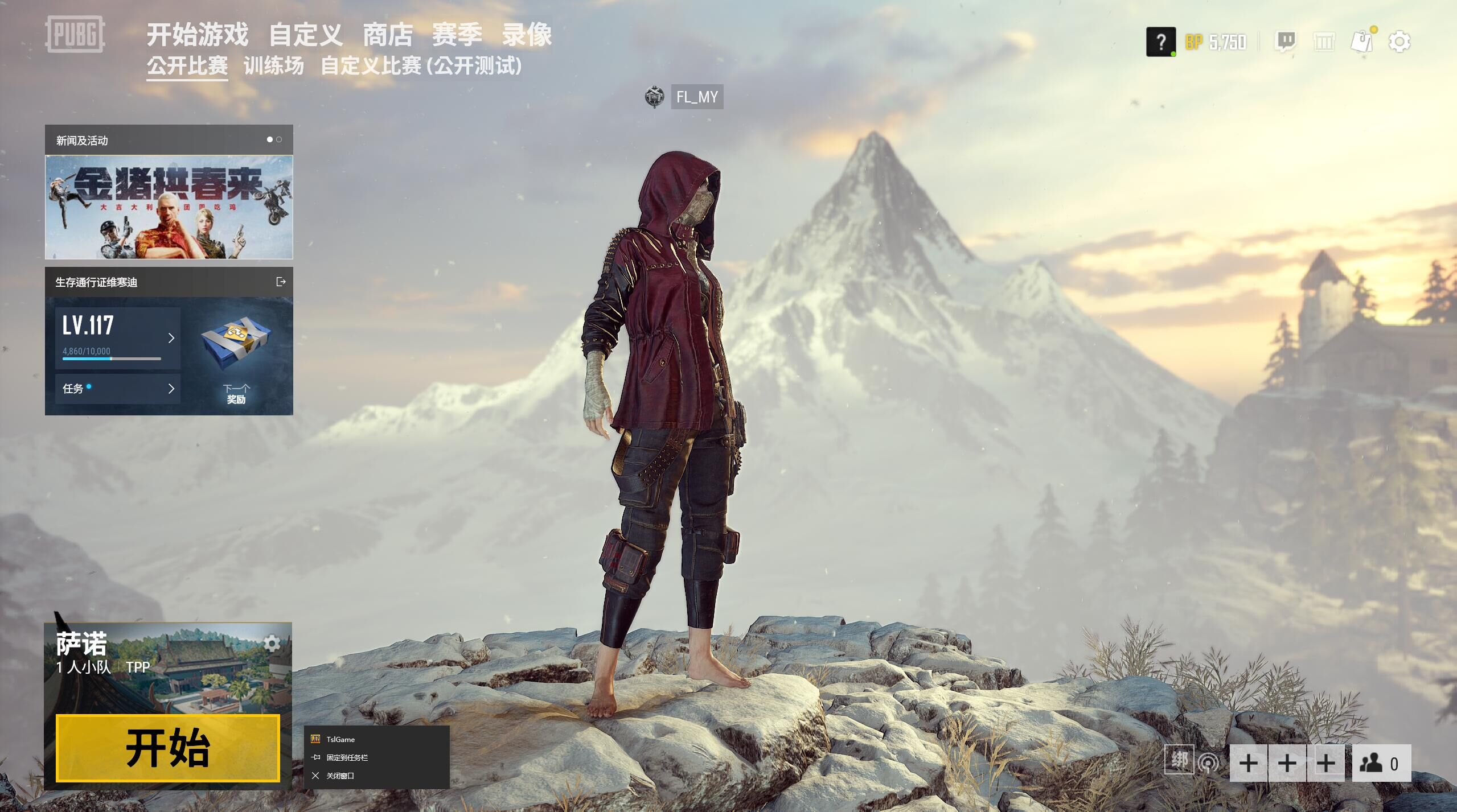Select the 自定义比赛 custom match tab
Image resolution: width=1457 pixels, height=812 pixels.
click(421, 66)
